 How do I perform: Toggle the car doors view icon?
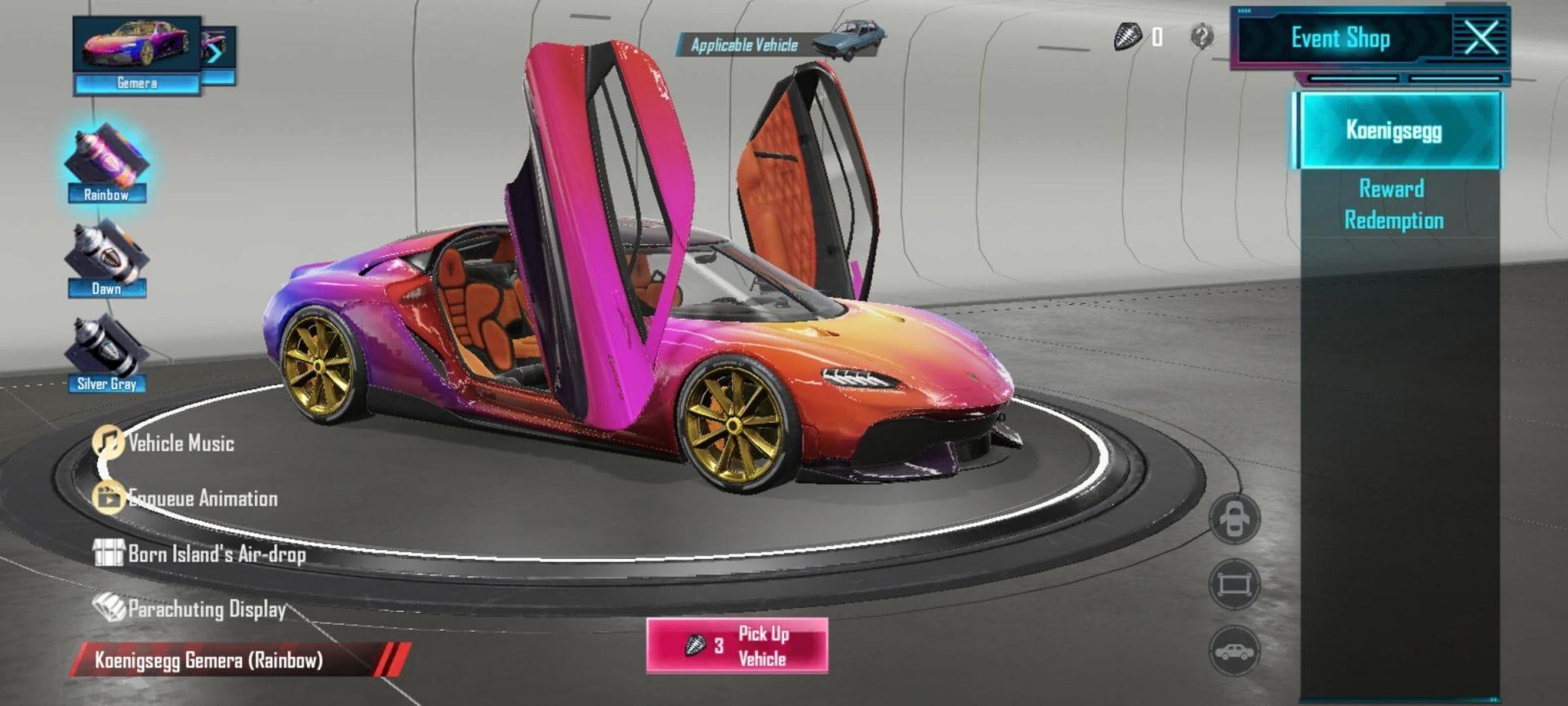tap(1234, 519)
